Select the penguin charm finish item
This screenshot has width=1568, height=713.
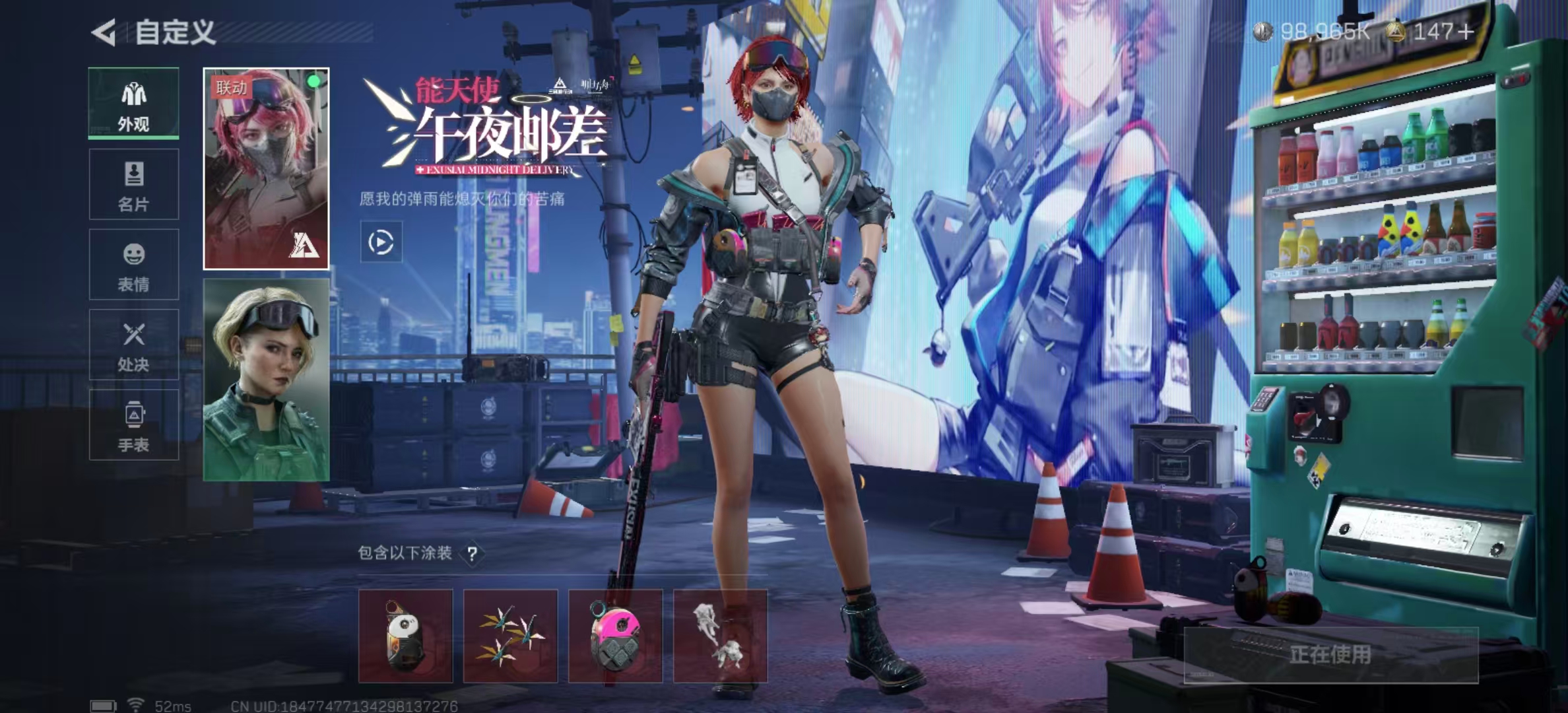click(405, 636)
